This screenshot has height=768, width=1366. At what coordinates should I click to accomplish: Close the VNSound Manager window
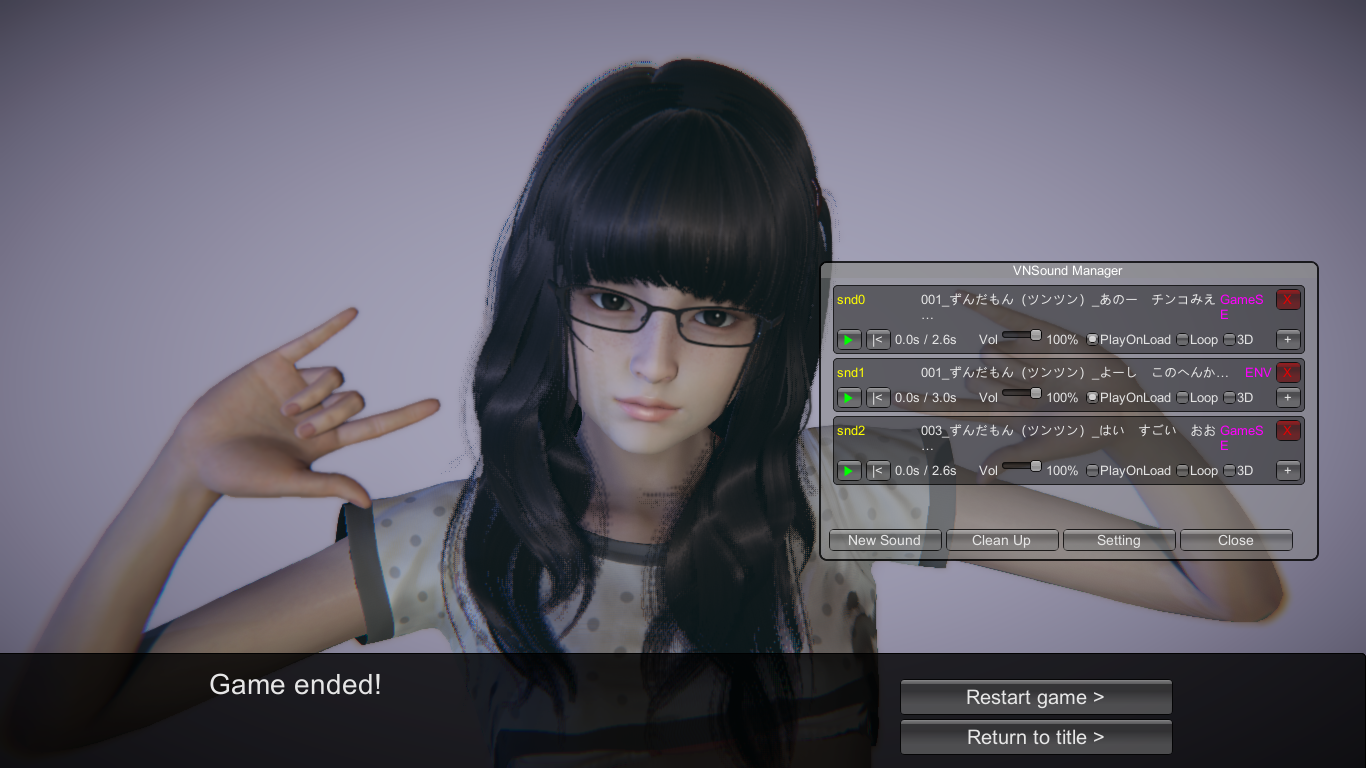point(1235,540)
